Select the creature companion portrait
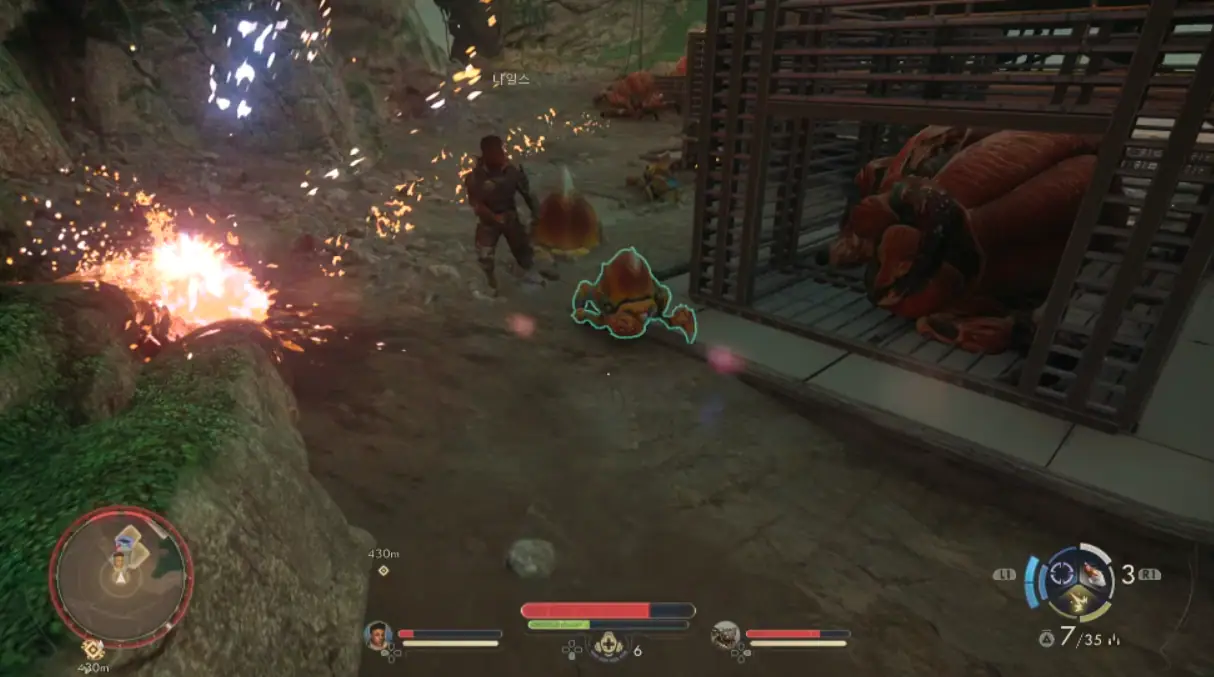The image size is (1214, 677). tap(725, 634)
